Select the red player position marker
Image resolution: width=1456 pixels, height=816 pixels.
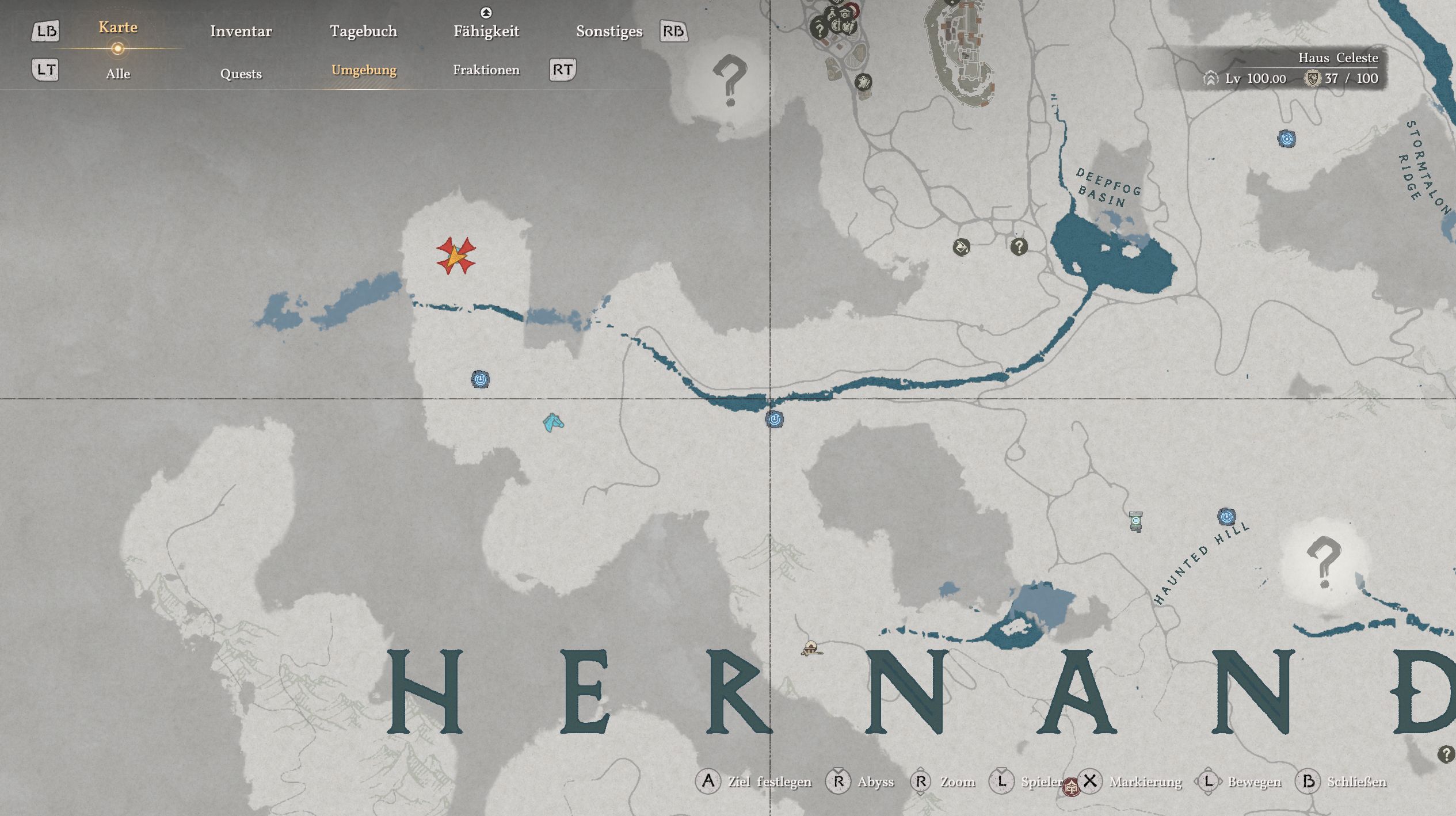456,256
